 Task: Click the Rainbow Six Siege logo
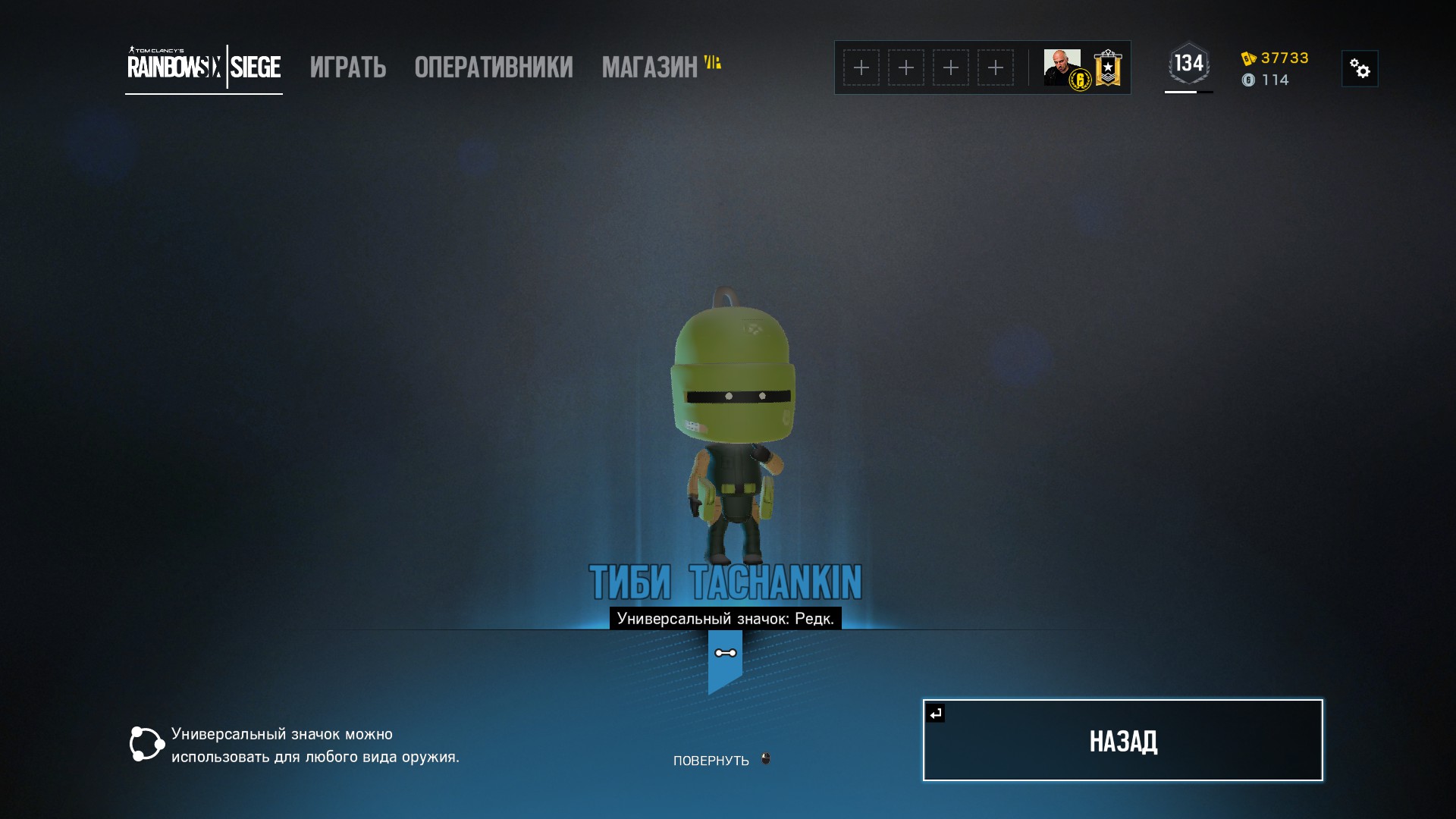coord(202,67)
